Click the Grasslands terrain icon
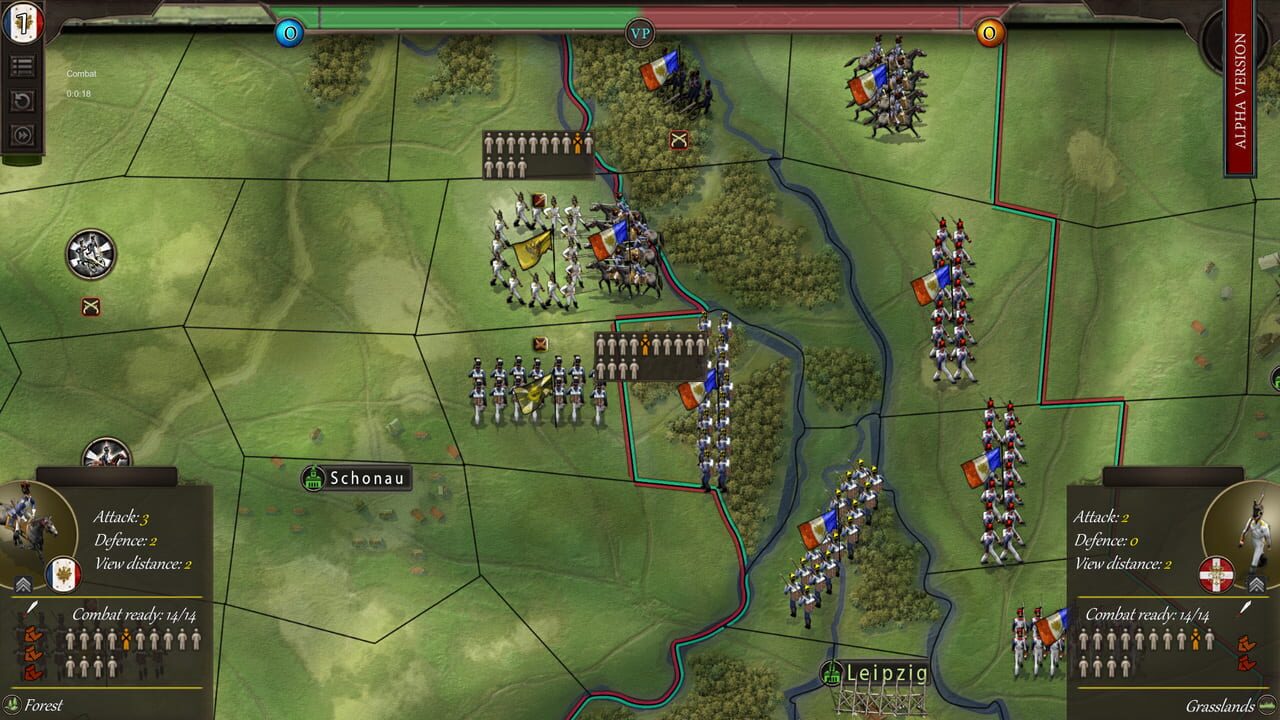The width and height of the screenshot is (1280, 720). (1266, 703)
